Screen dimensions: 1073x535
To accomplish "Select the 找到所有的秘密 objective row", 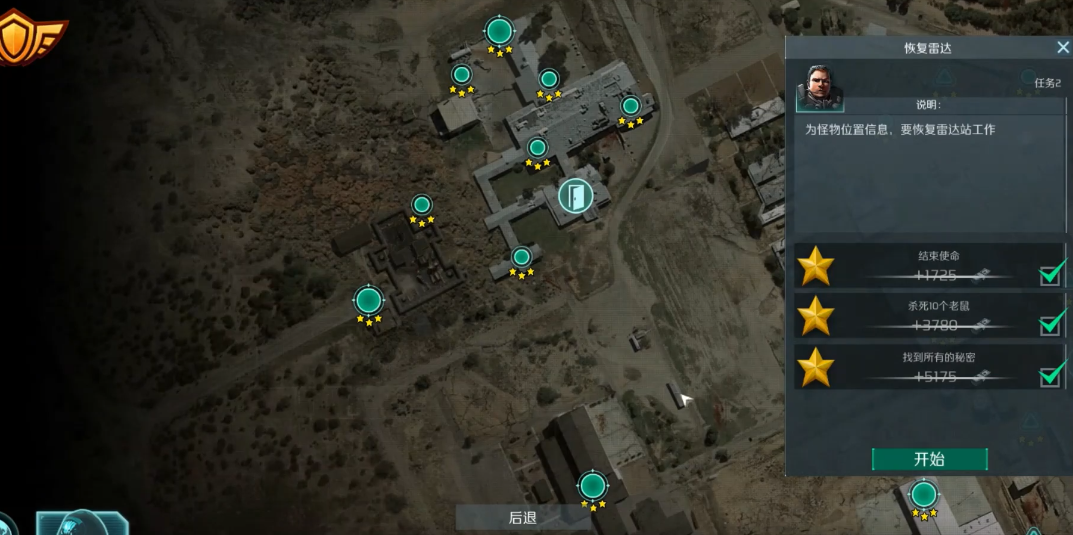I will coord(929,368).
